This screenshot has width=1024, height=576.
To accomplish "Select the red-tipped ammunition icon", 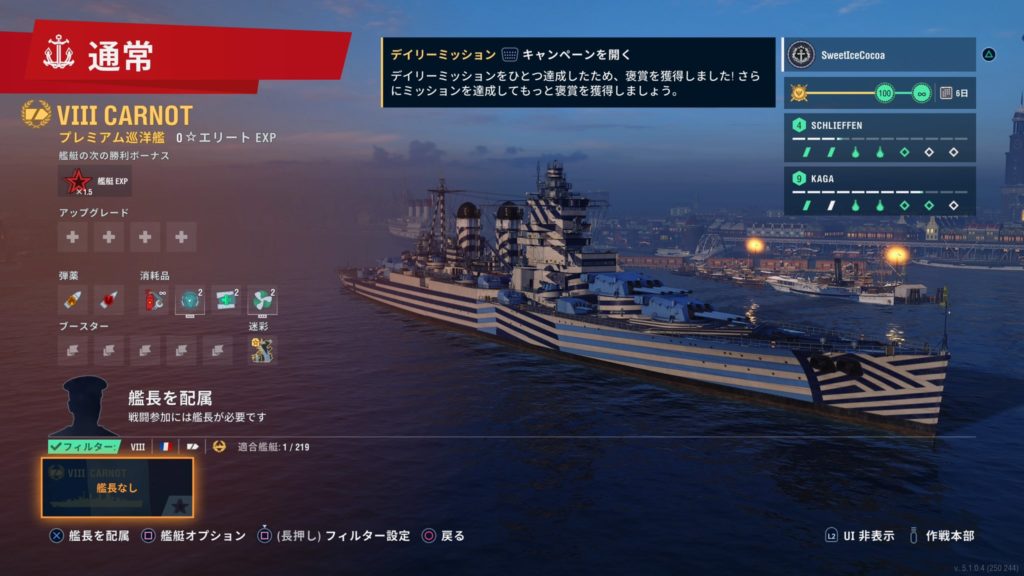I will tap(109, 299).
